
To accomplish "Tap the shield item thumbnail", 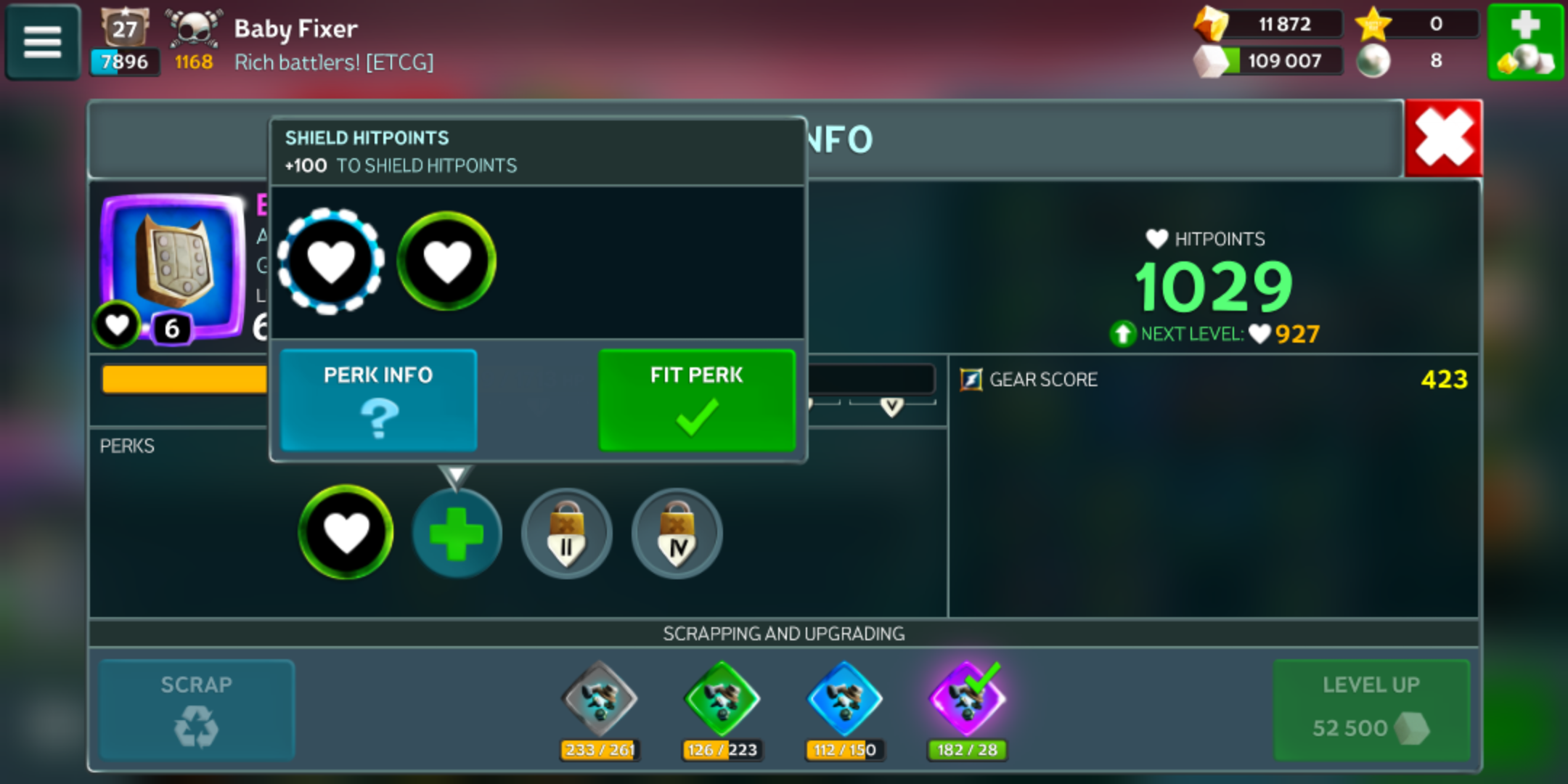I will pyautogui.click(x=173, y=266).
